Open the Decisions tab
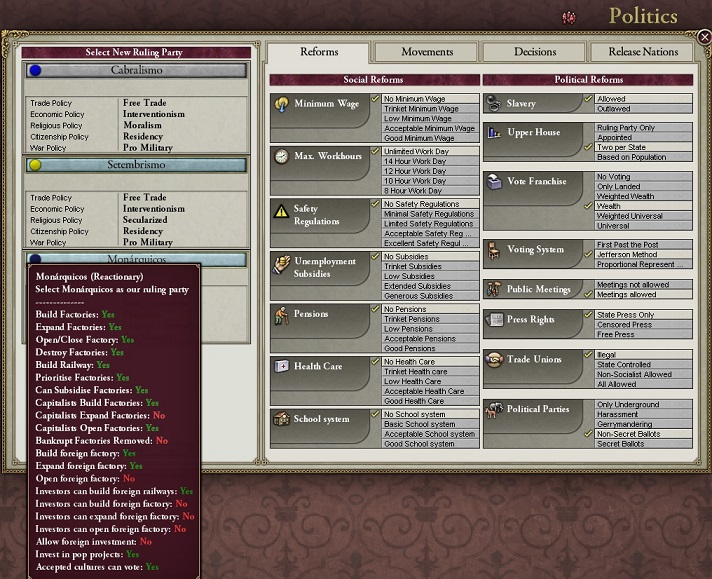The image size is (712, 579). [x=535, y=52]
